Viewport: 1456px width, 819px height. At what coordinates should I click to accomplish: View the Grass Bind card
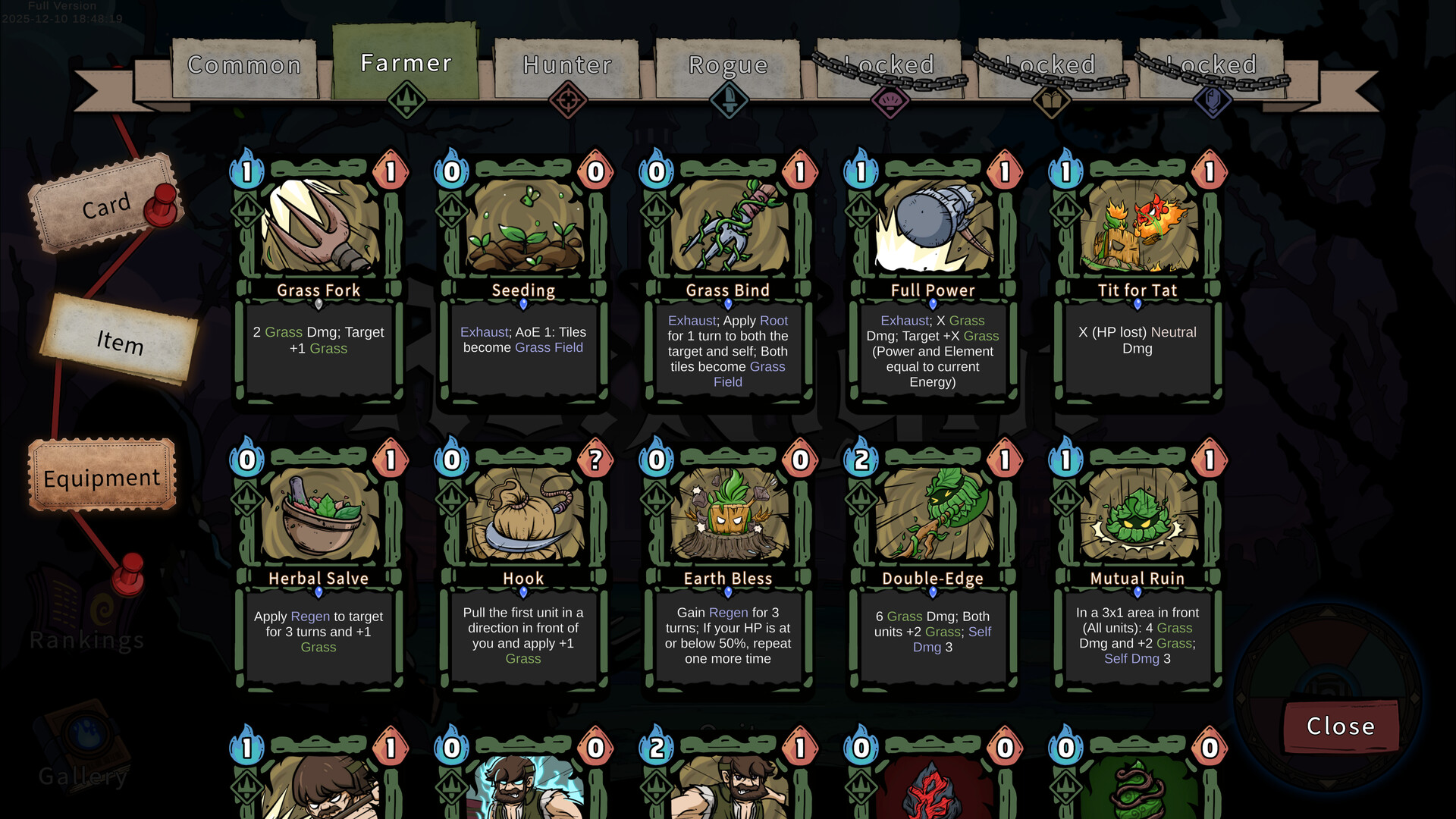tap(728, 281)
